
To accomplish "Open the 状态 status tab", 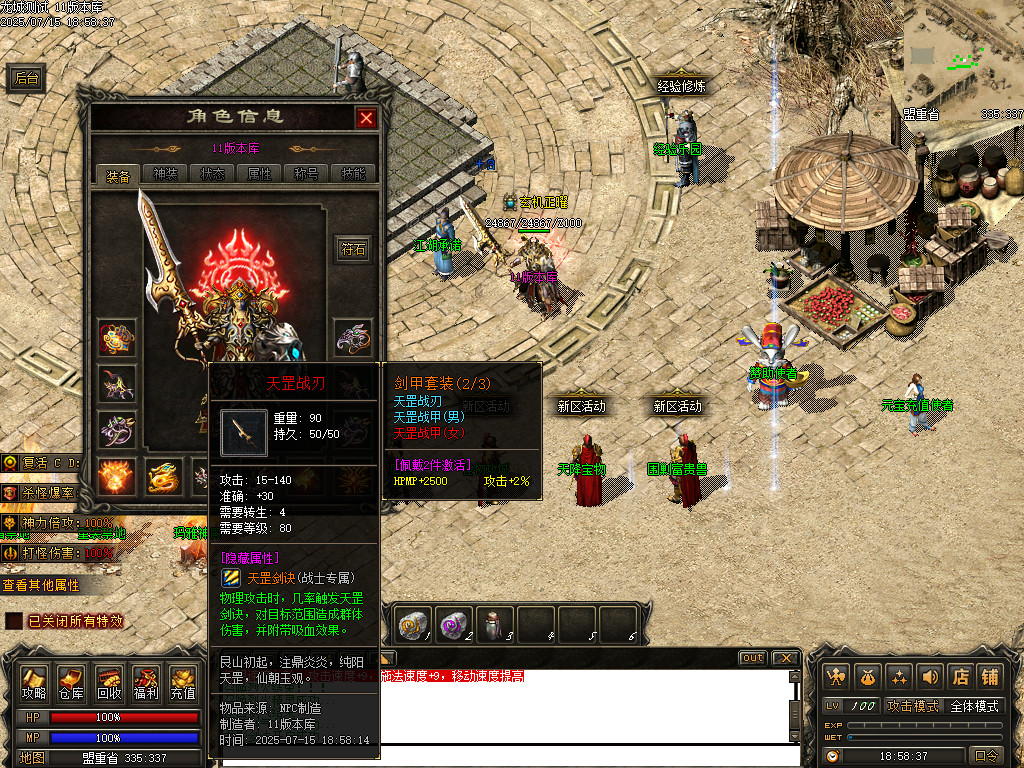I will [x=212, y=174].
